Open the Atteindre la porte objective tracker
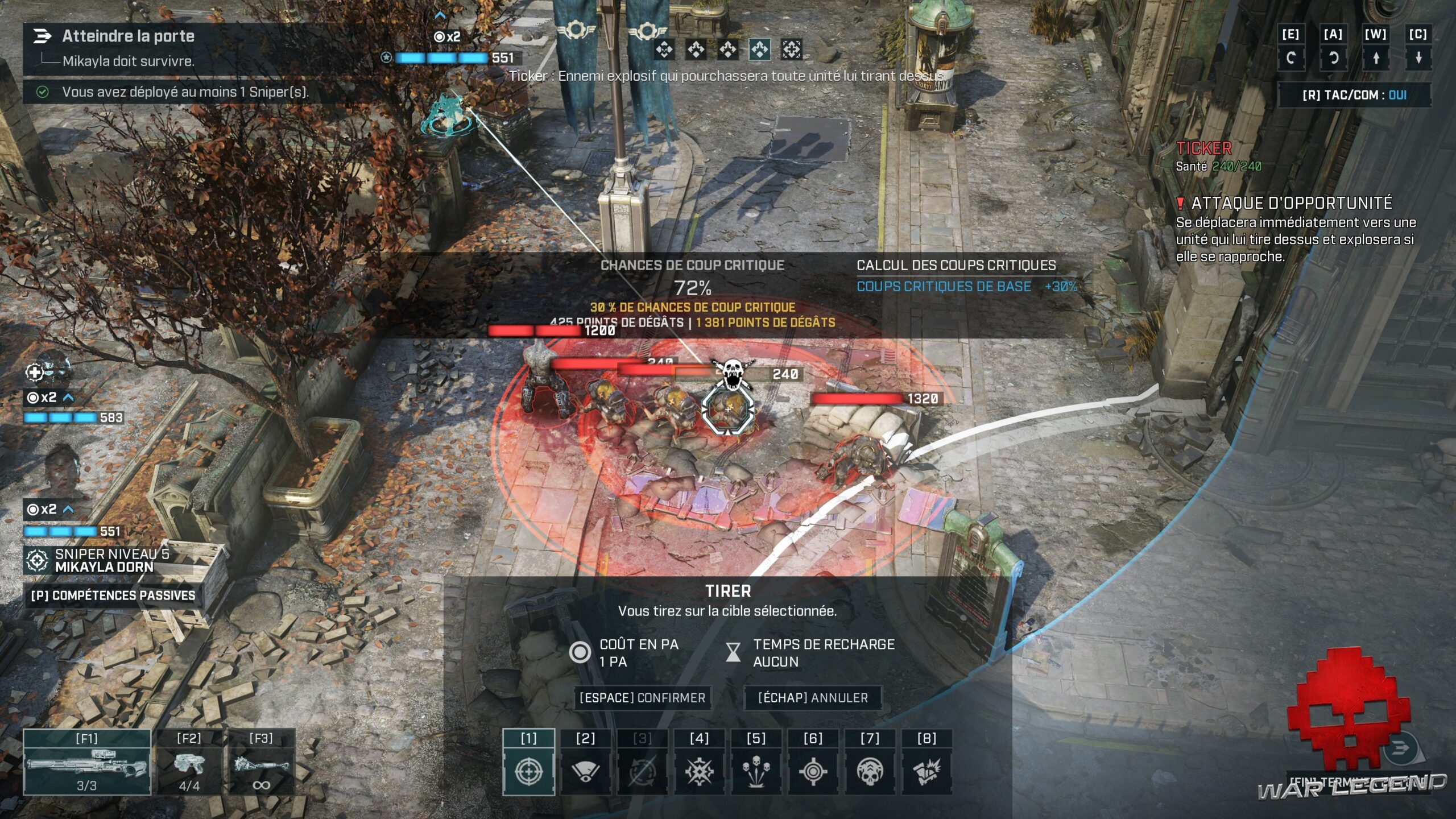The image size is (1456, 819). click(128, 36)
